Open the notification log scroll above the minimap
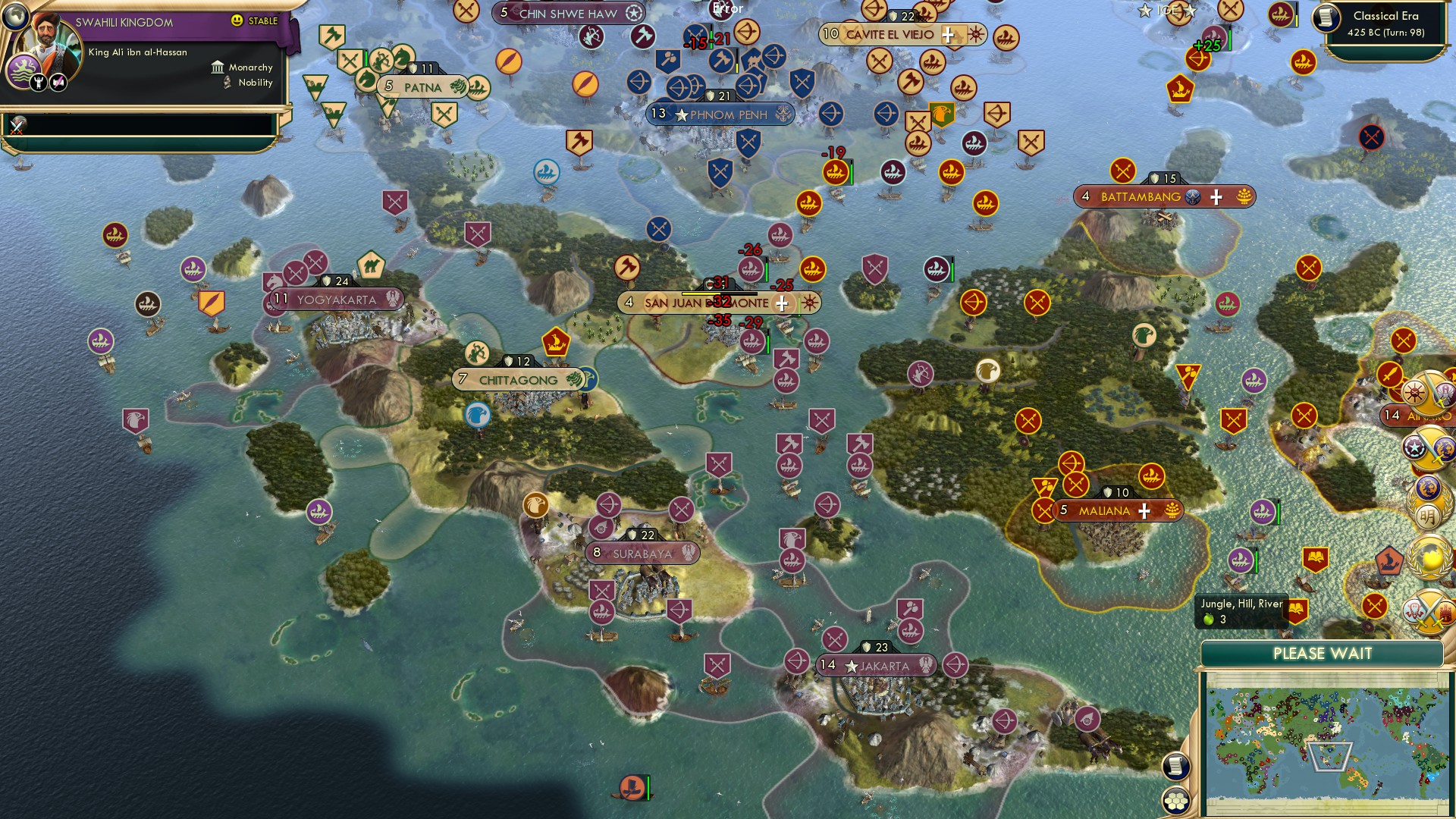The height and width of the screenshot is (819, 1456). 1176,766
